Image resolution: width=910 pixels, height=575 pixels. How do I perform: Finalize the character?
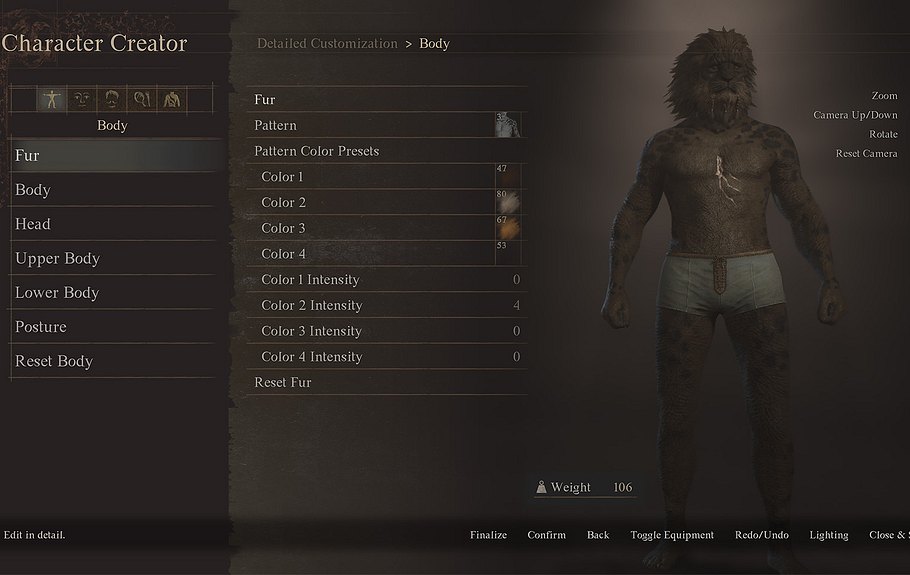coord(488,535)
